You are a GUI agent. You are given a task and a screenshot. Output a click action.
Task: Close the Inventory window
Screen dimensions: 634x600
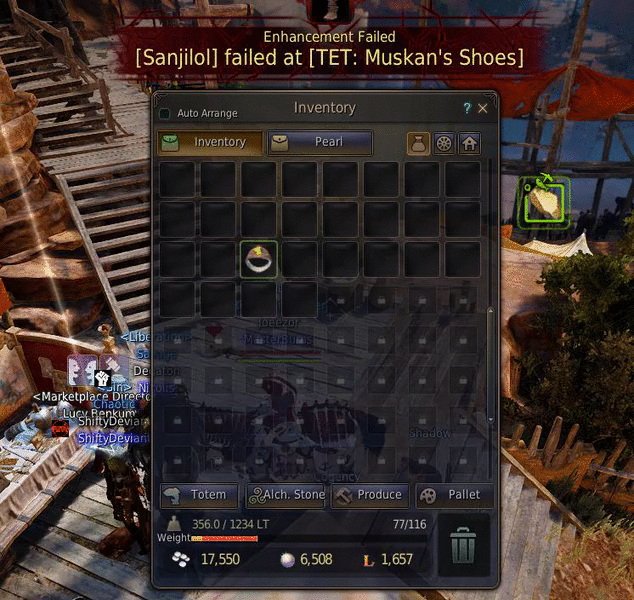pyautogui.click(x=483, y=108)
